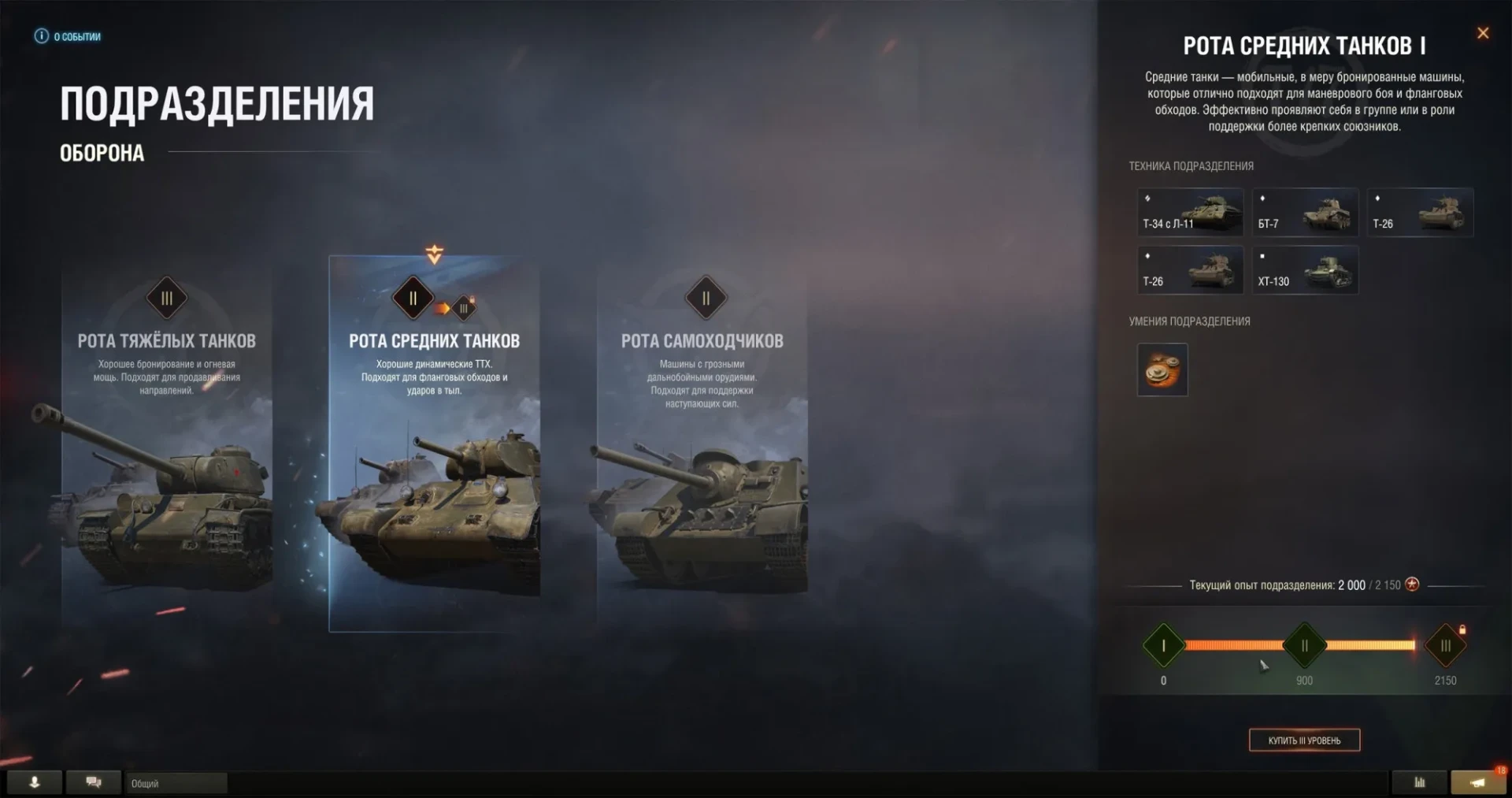Select the 900 XP level II marker
Screen dimensions: 1512x798
1304,646
